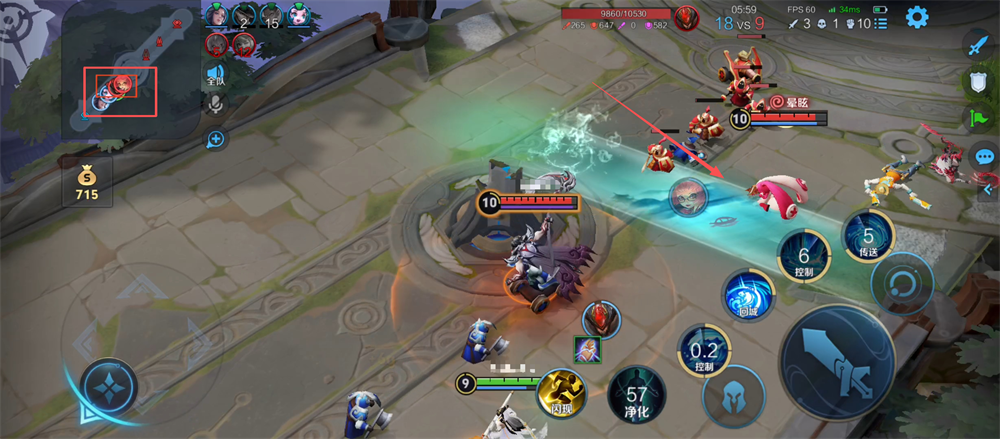
Task: Tap the red helmet equipment icon
Action: (602, 318)
